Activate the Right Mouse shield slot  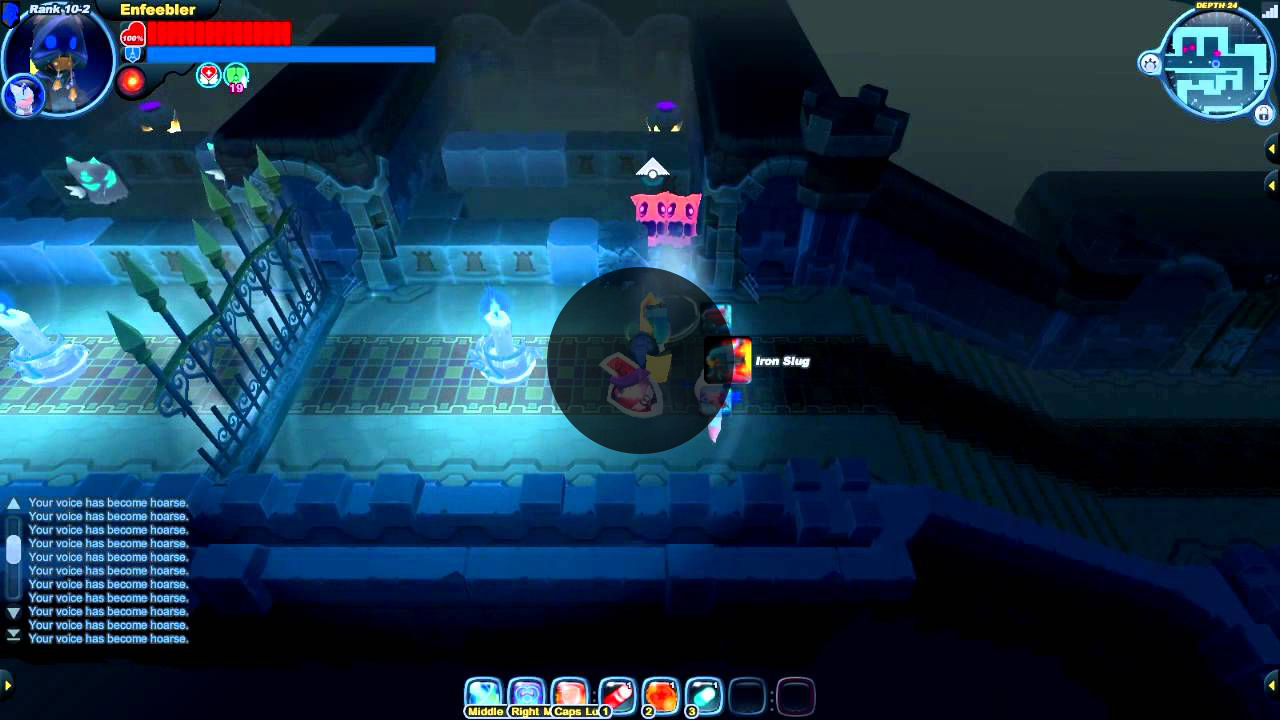pyautogui.click(x=526, y=695)
